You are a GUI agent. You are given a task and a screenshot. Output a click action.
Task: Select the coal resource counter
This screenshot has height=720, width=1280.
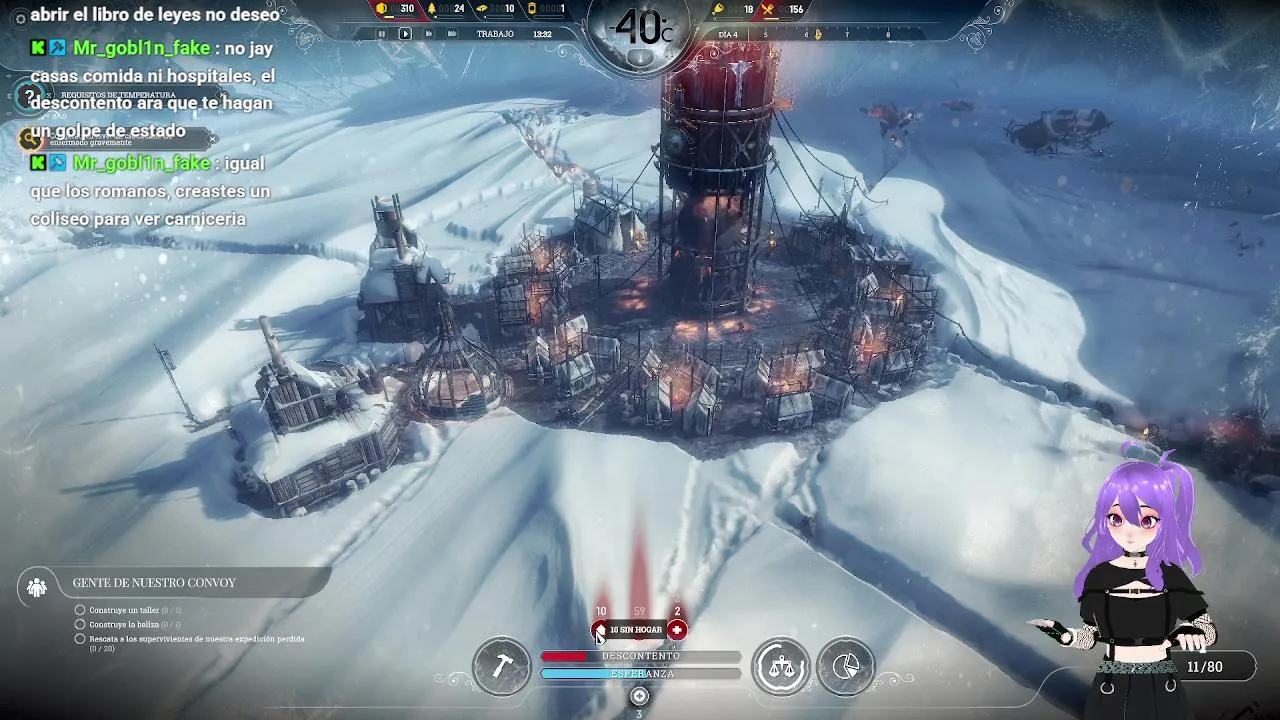[x=395, y=9]
